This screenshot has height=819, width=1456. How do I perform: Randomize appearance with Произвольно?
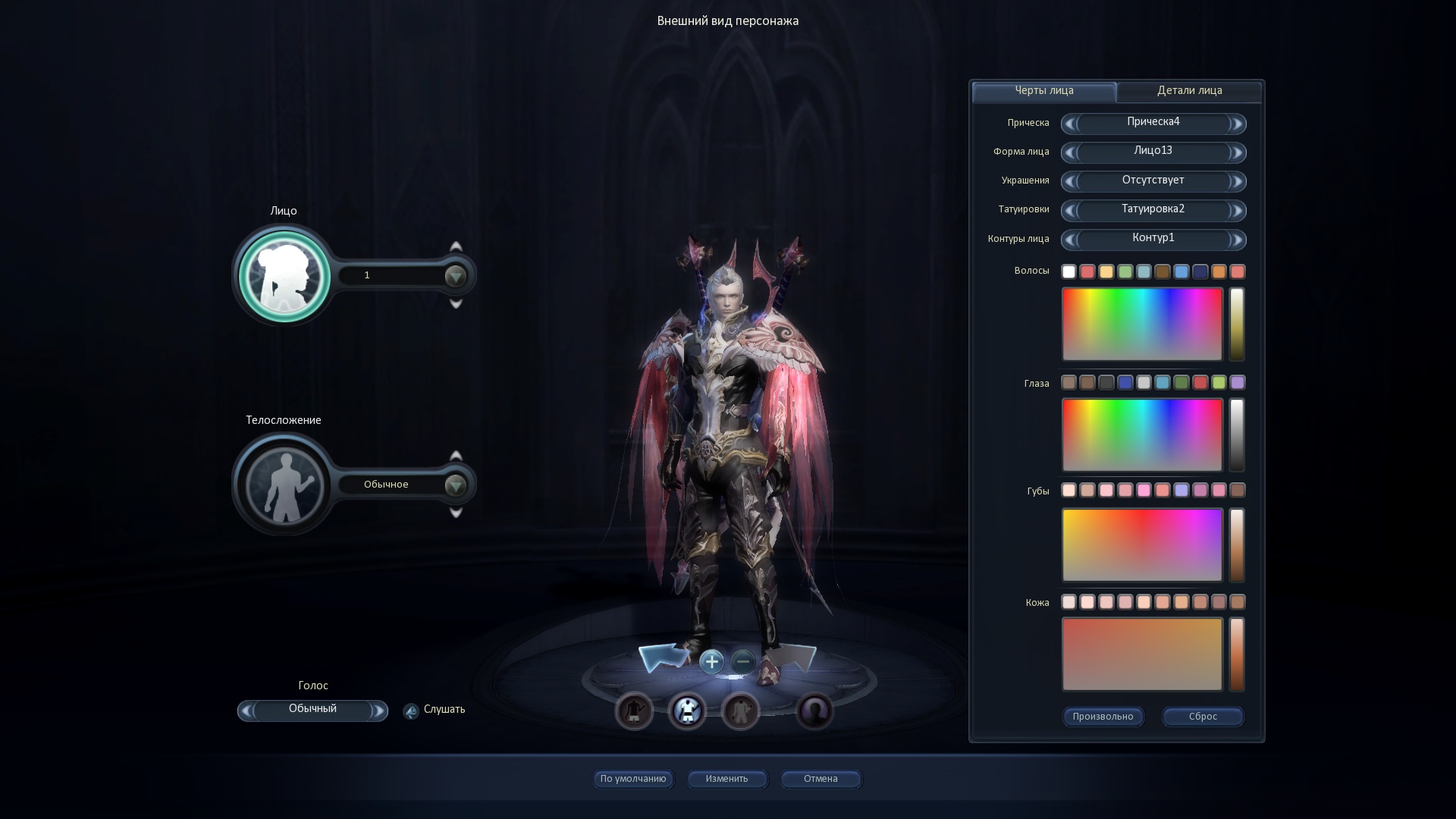pyautogui.click(x=1103, y=717)
